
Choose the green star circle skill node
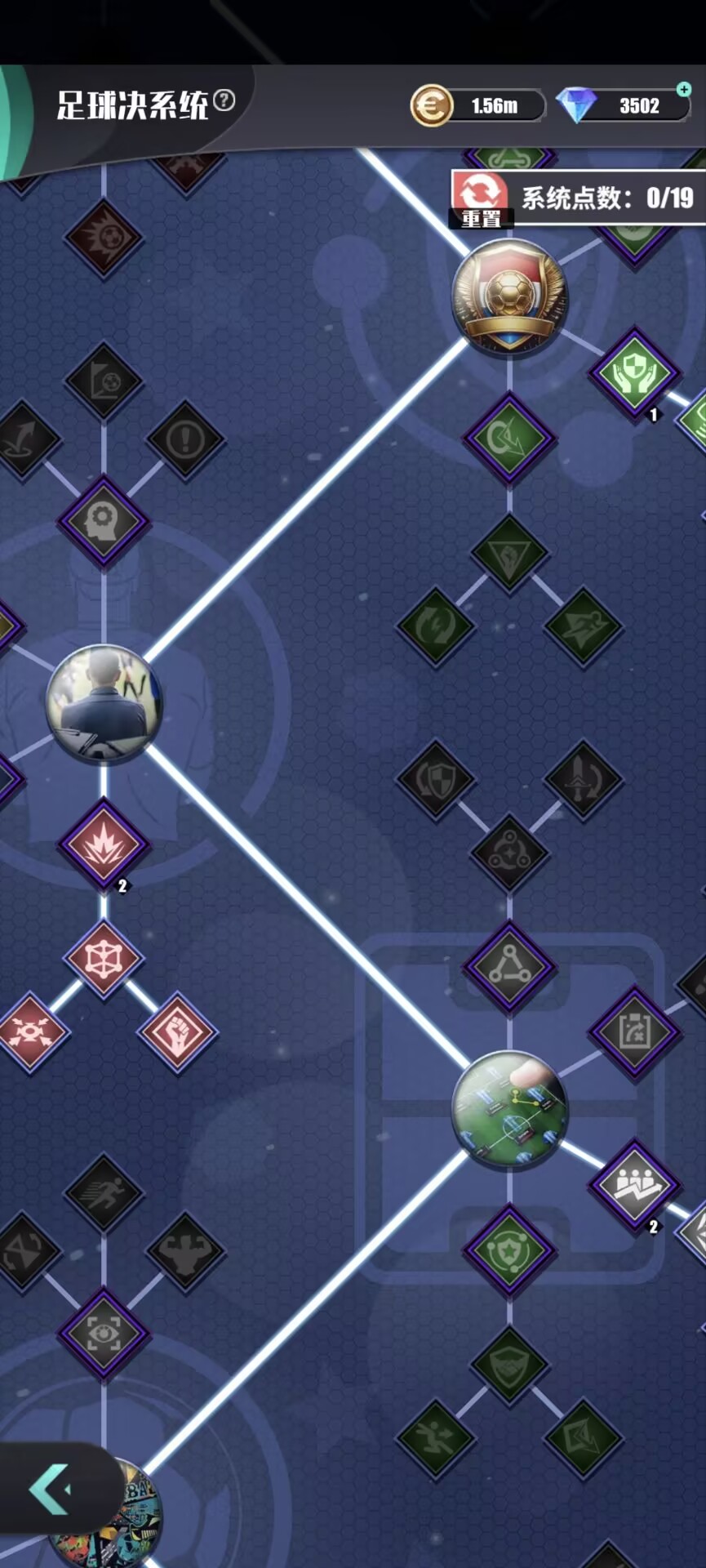[509, 1249]
